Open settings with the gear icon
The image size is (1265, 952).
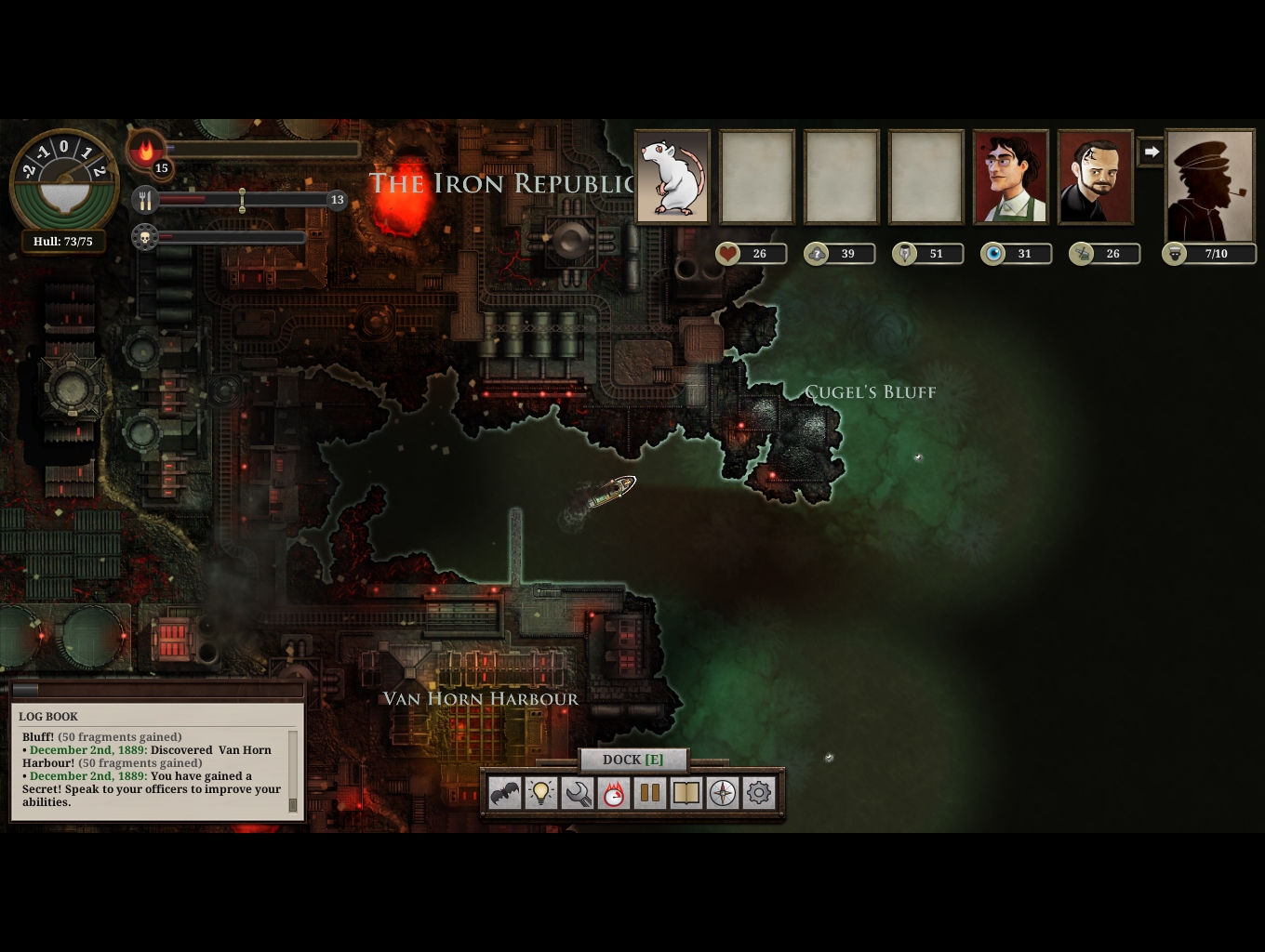point(759,793)
